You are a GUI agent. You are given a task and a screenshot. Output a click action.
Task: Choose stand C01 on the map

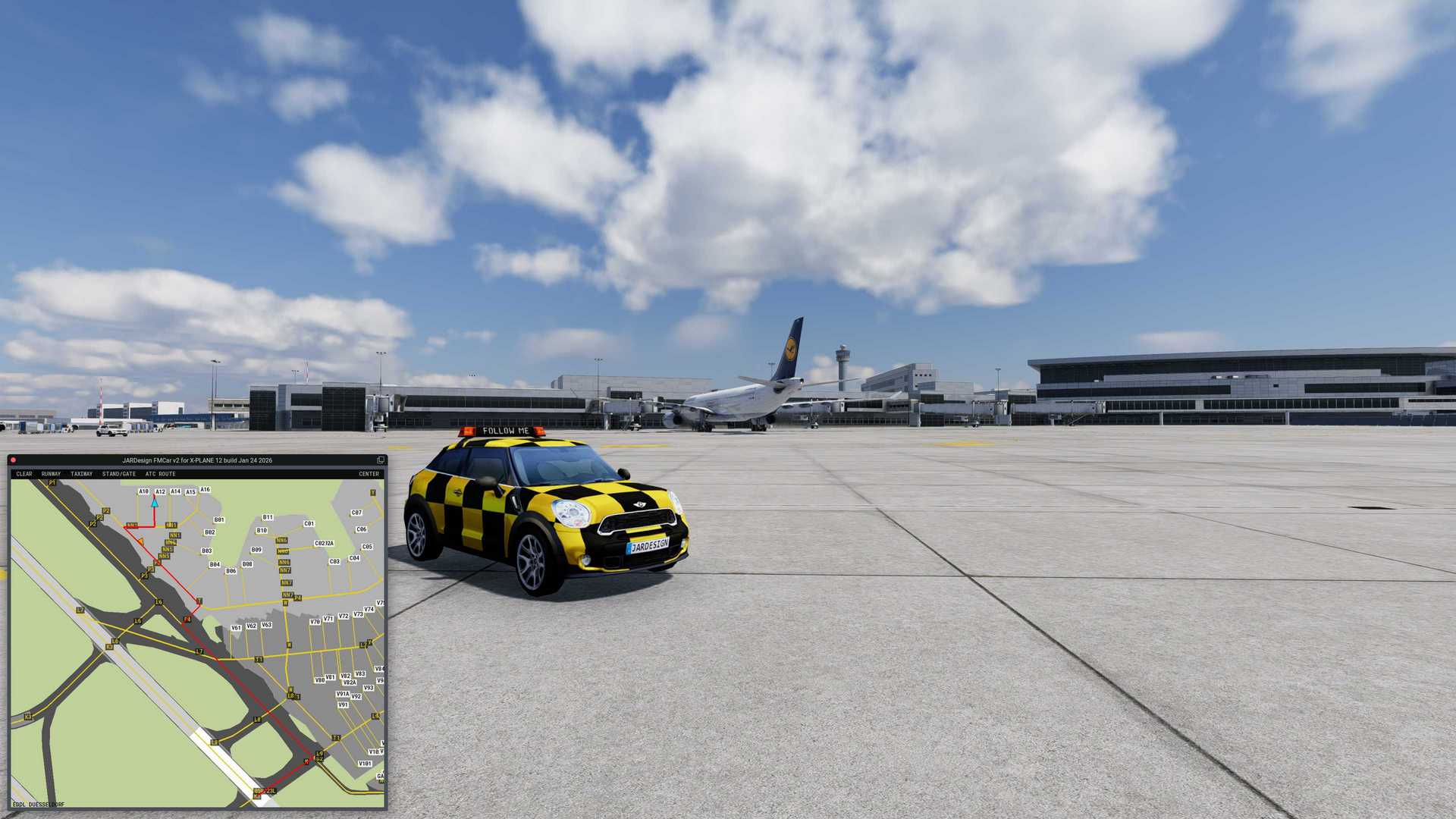click(309, 523)
